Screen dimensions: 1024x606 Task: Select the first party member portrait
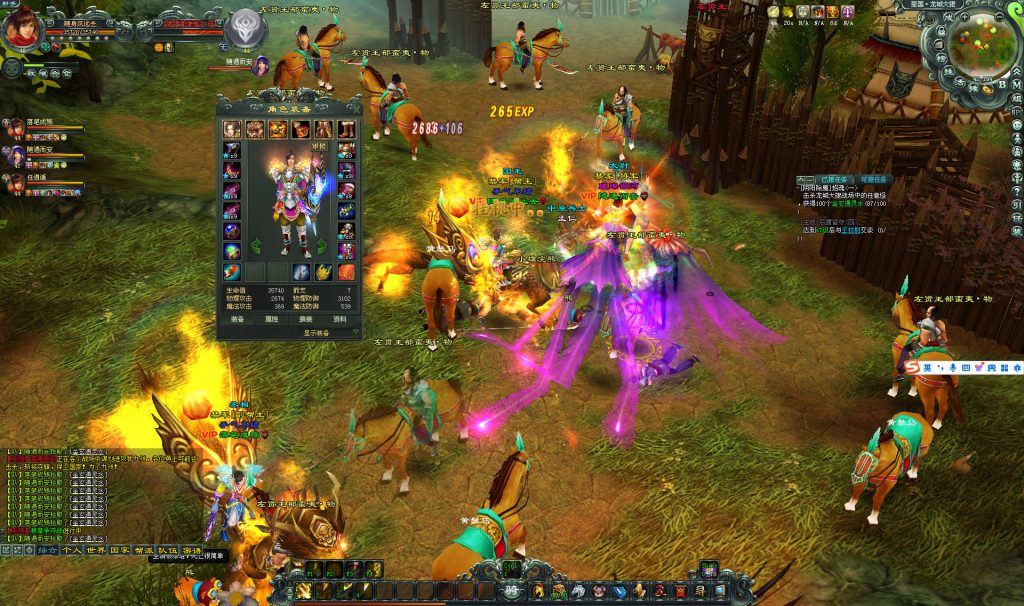(17, 128)
